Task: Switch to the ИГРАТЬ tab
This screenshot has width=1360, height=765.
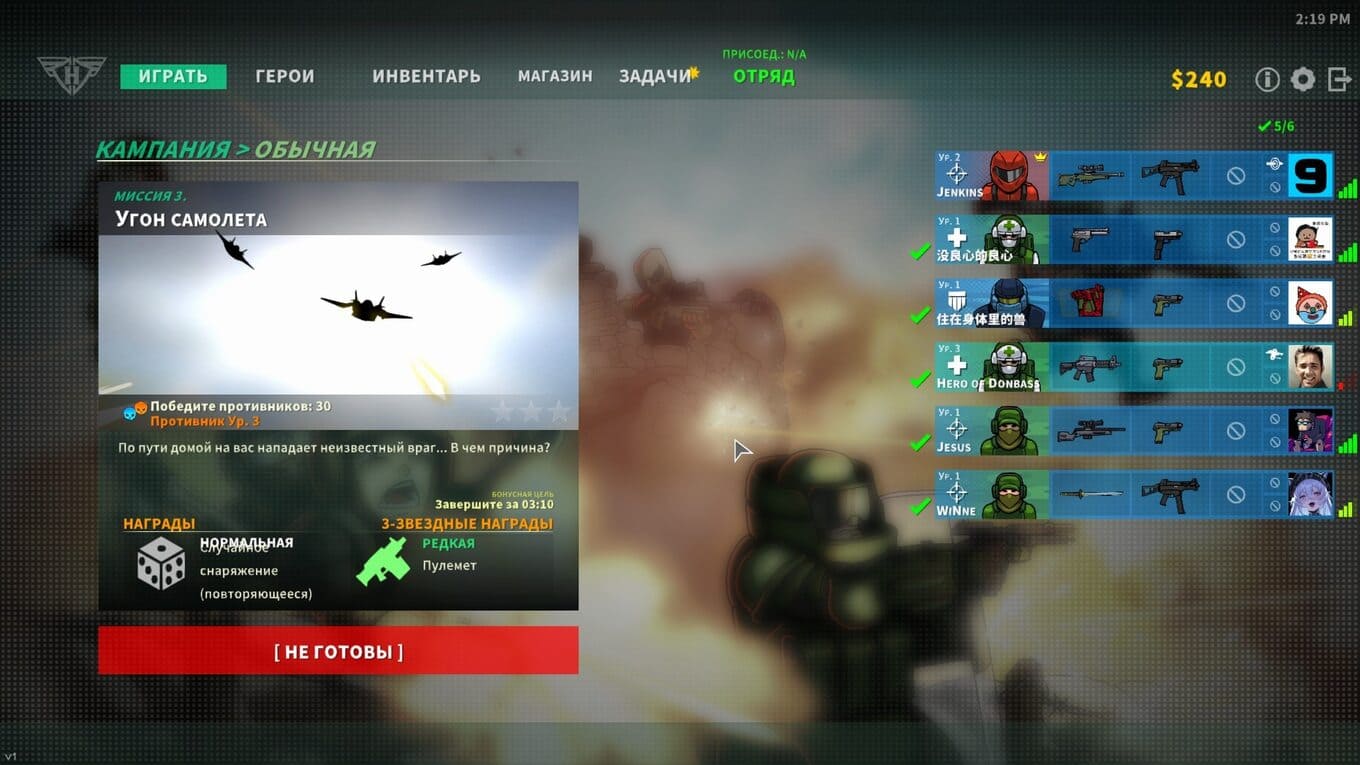Action: [x=173, y=77]
